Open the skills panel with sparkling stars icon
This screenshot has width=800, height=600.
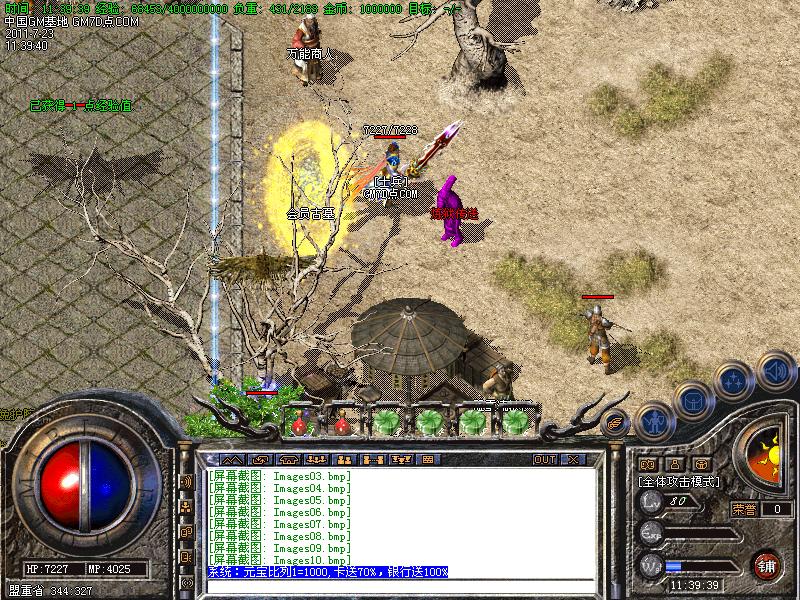tap(732, 380)
